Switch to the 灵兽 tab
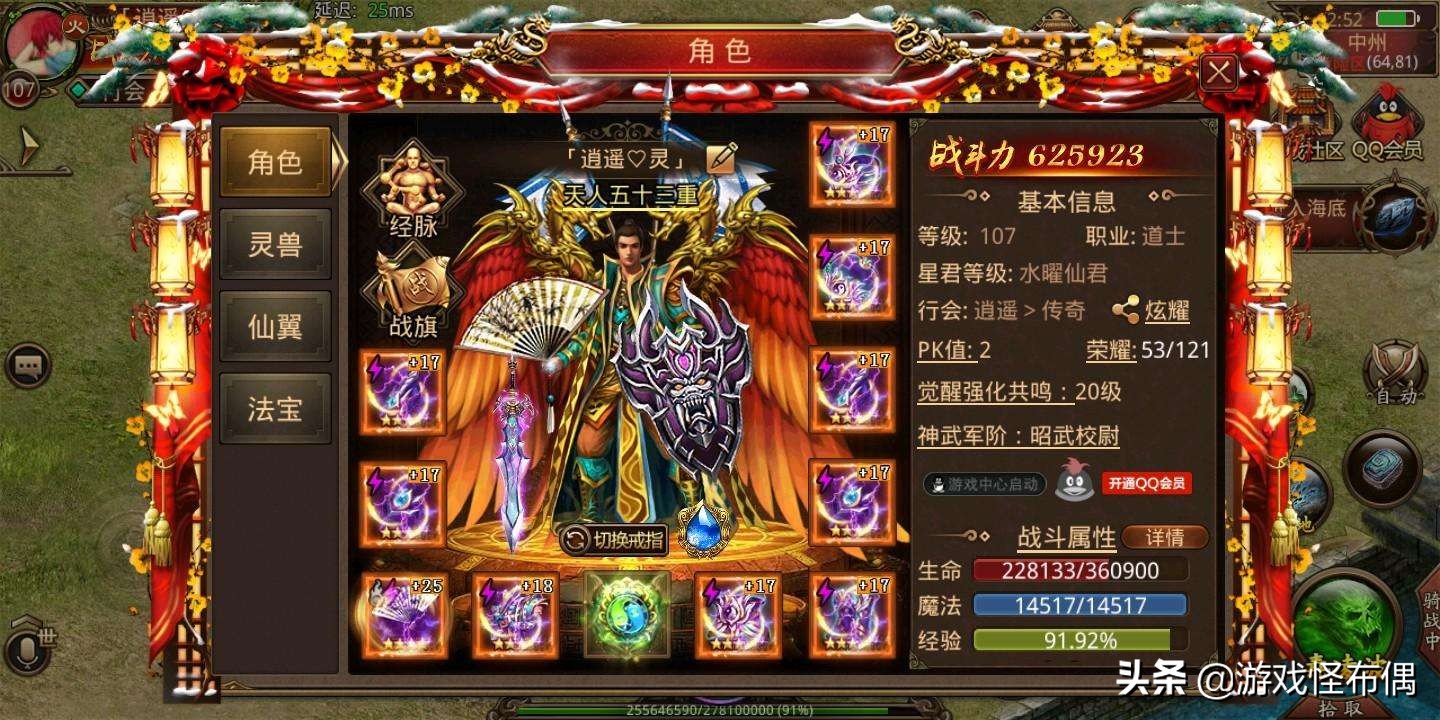1440x720 pixels. 275,245
